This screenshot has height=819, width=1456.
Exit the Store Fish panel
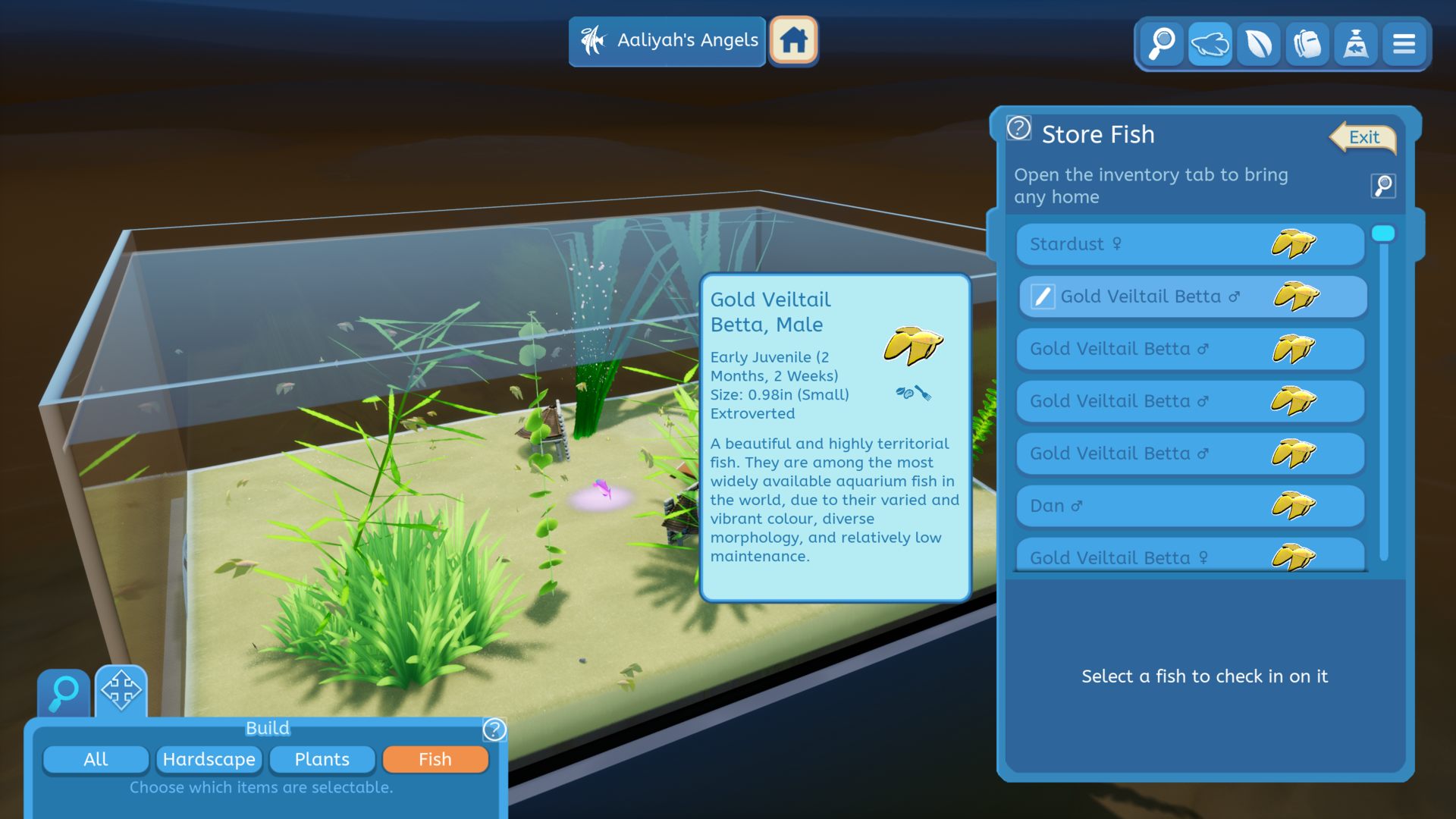1363,138
